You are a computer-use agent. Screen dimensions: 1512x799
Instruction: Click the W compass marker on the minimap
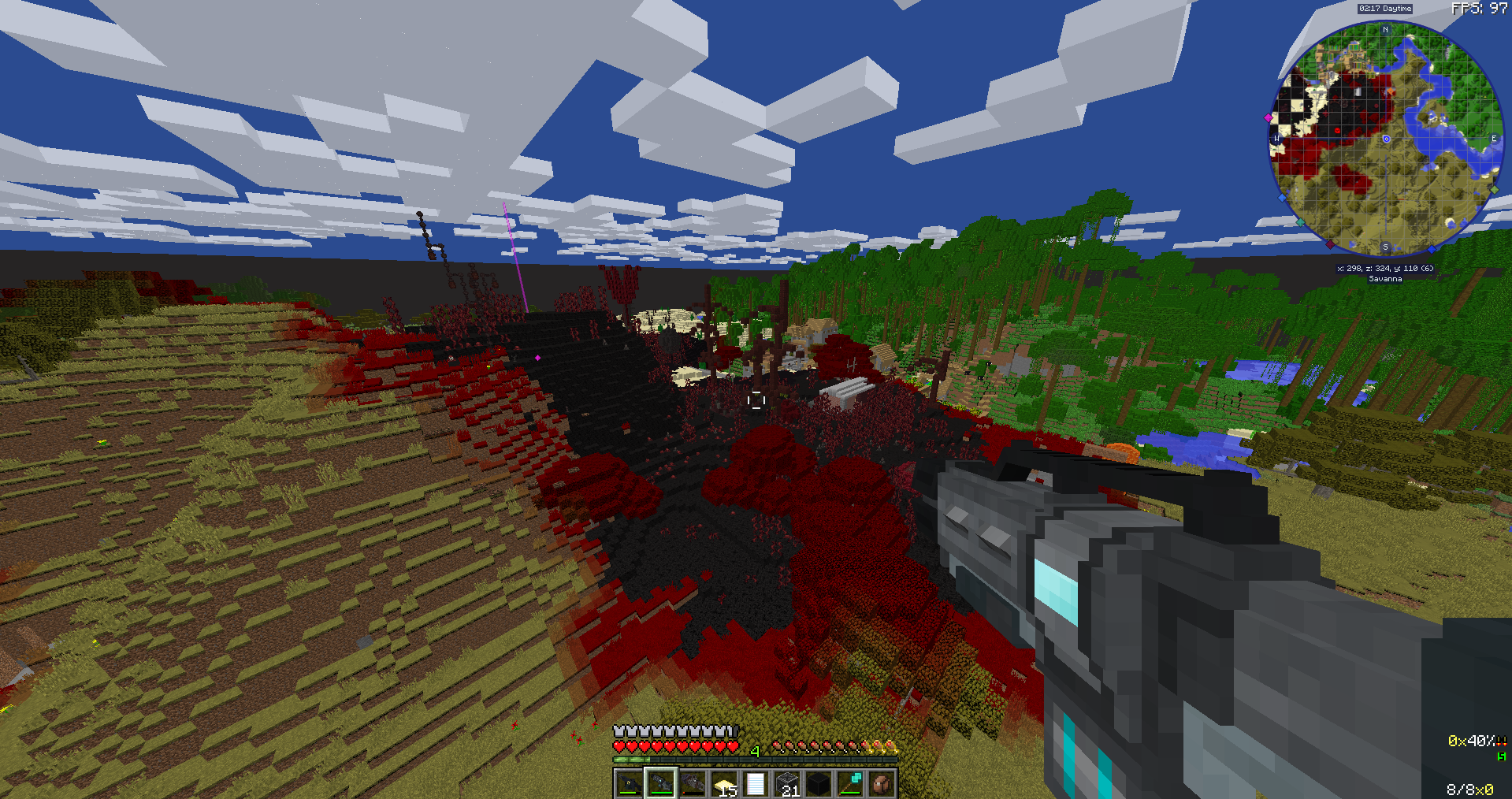coord(1277,137)
